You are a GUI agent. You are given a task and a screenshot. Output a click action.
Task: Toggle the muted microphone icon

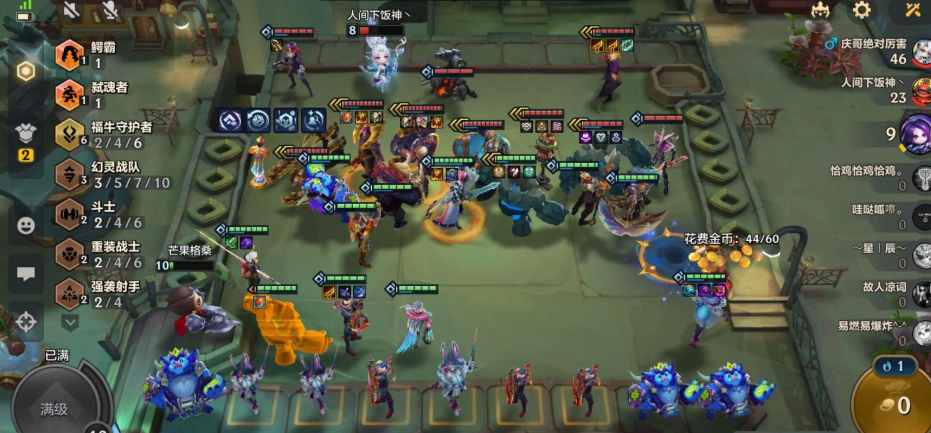[107, 11]
